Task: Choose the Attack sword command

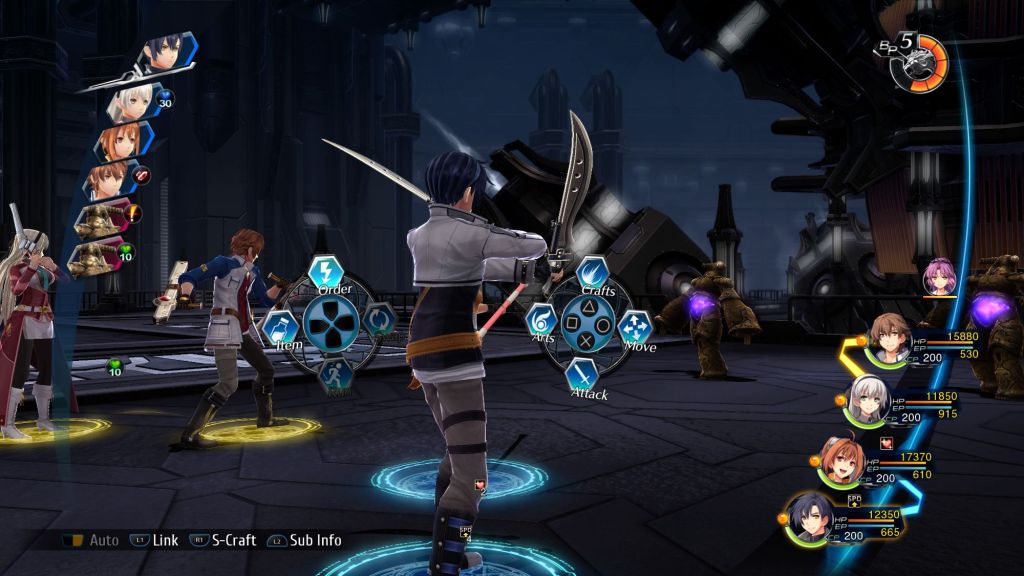Action: [582, 373]
